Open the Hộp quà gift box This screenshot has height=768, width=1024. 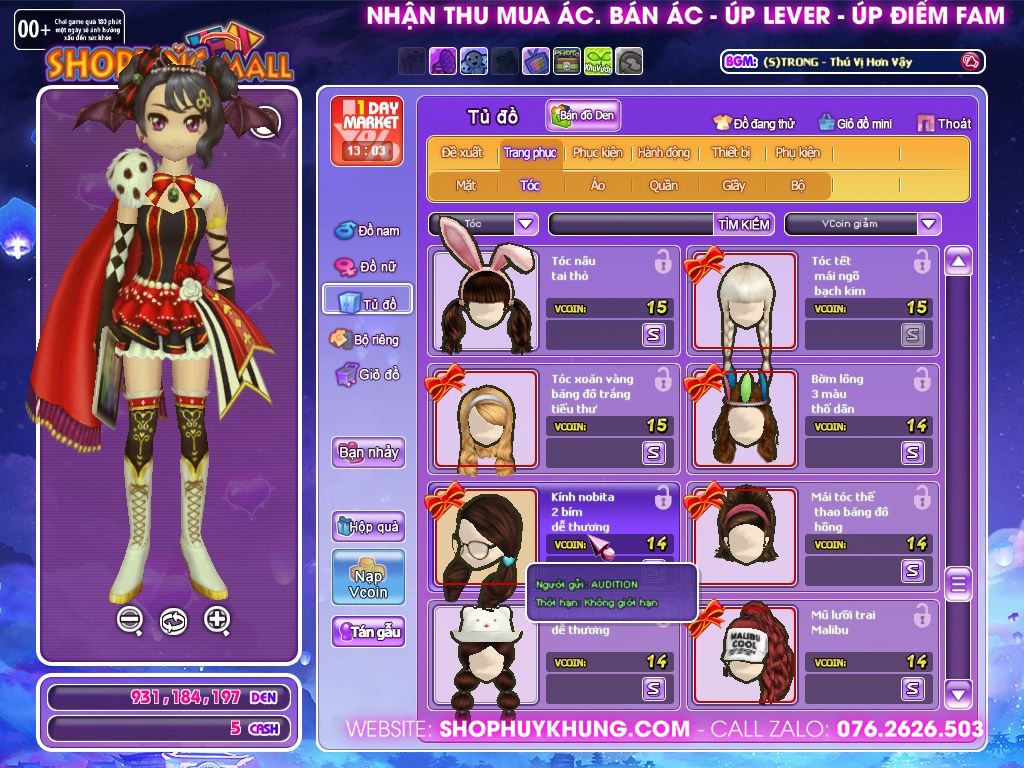(368, 526)
